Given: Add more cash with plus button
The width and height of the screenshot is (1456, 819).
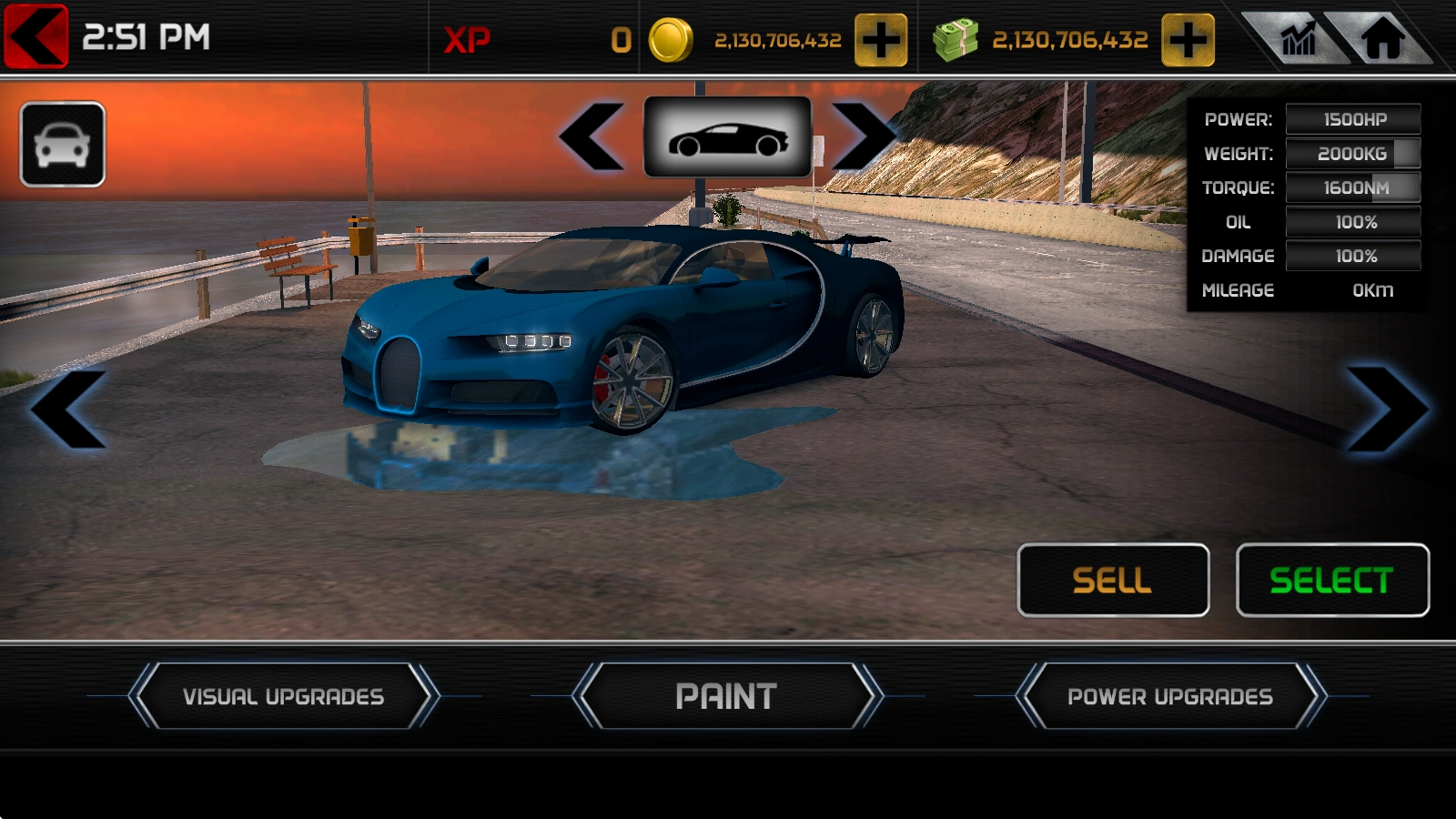Looking at the screenshot, I should point(1188,40).
